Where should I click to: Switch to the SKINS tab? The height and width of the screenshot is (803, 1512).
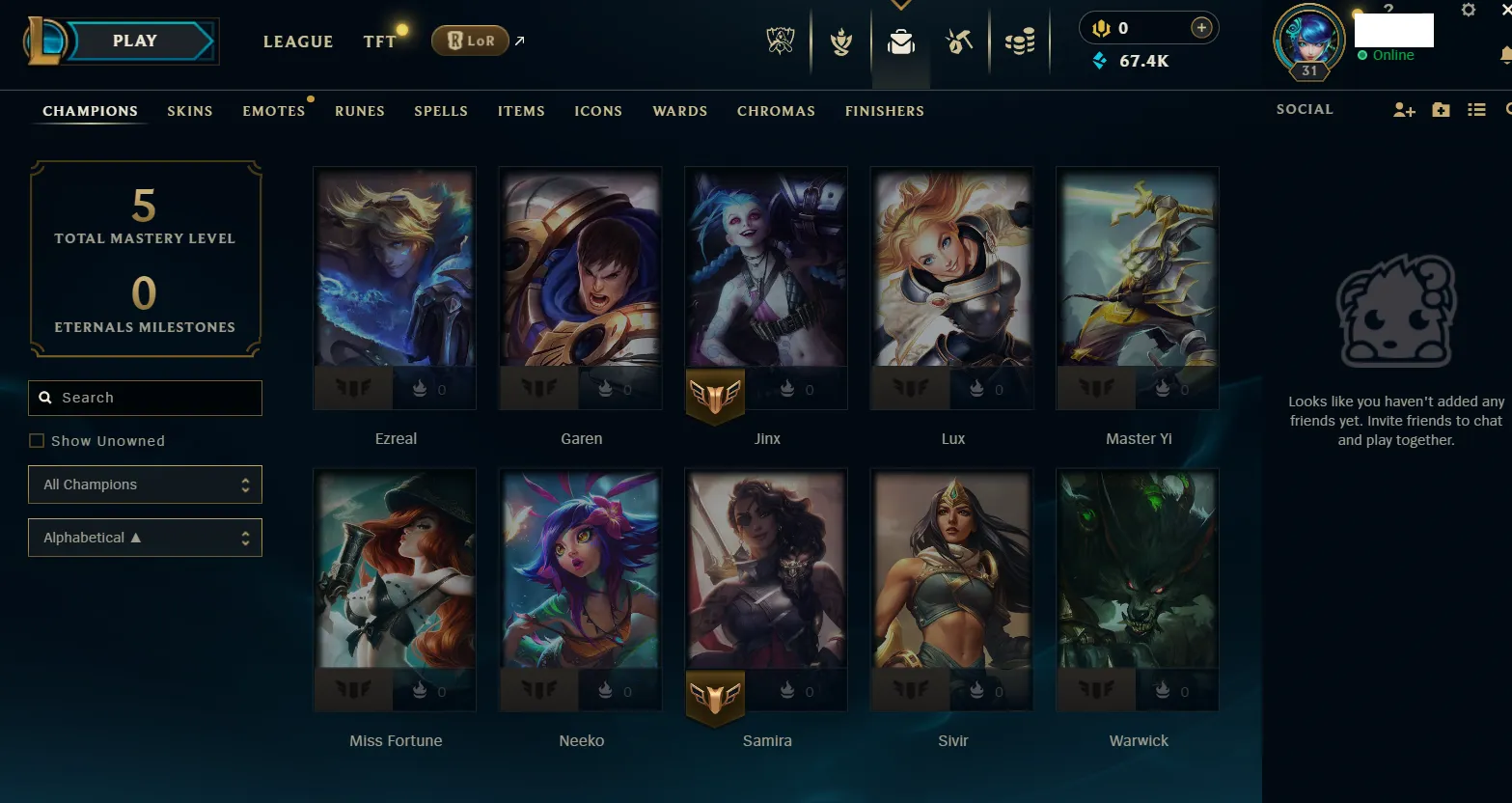(189, 111)
